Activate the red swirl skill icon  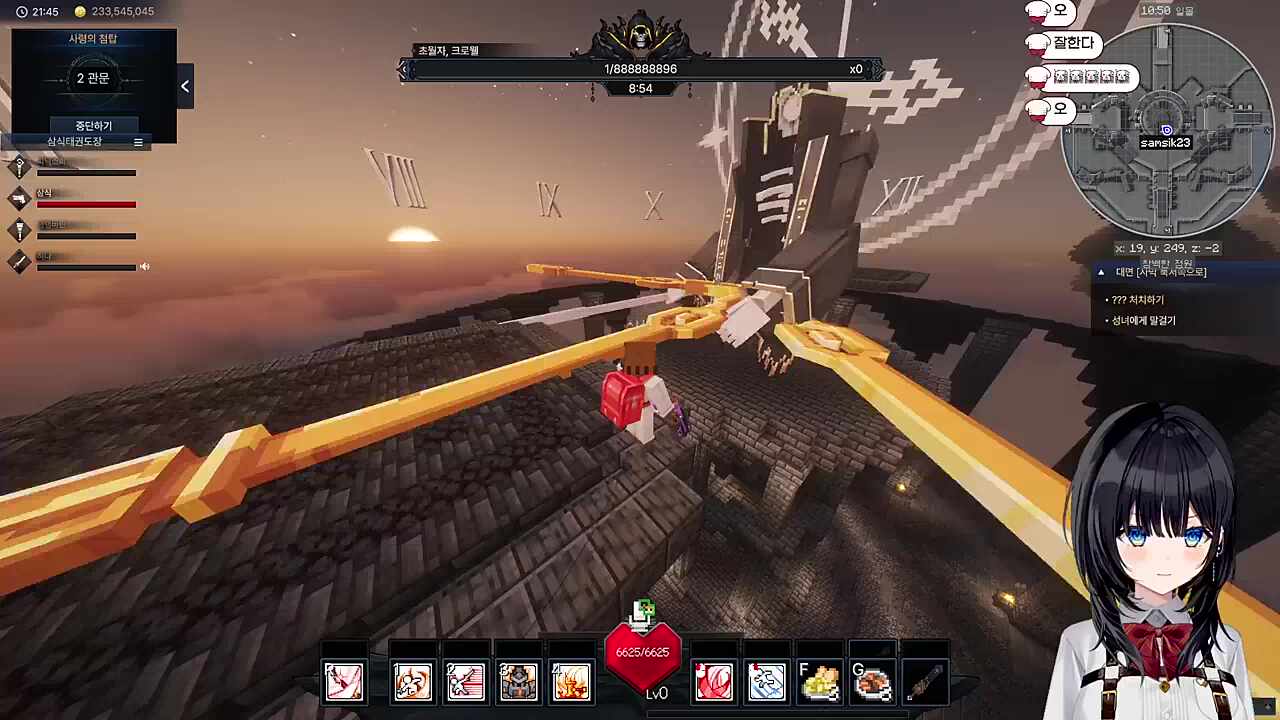pos(714,682)
